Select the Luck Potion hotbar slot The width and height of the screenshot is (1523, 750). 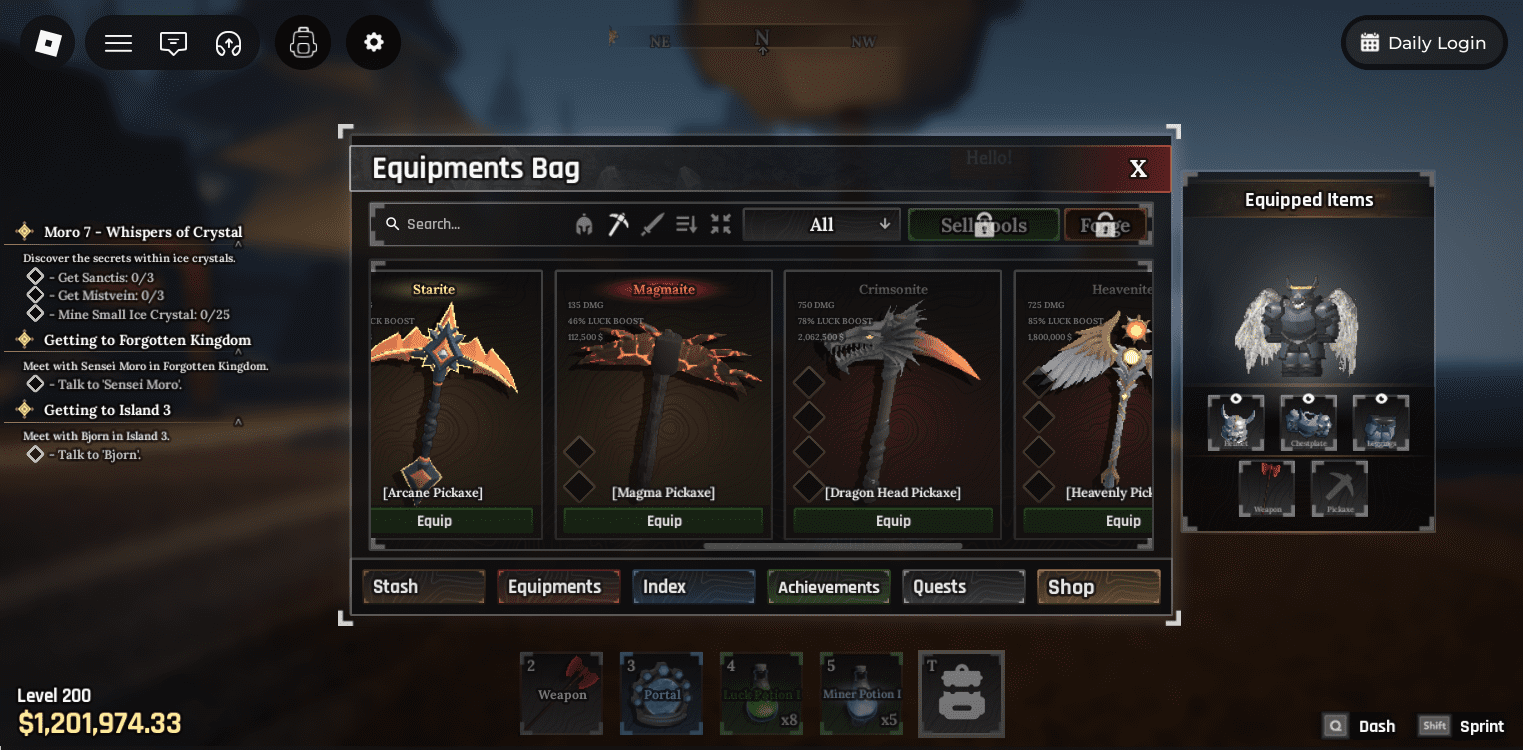pyautogui.click(x=761, y=693)
